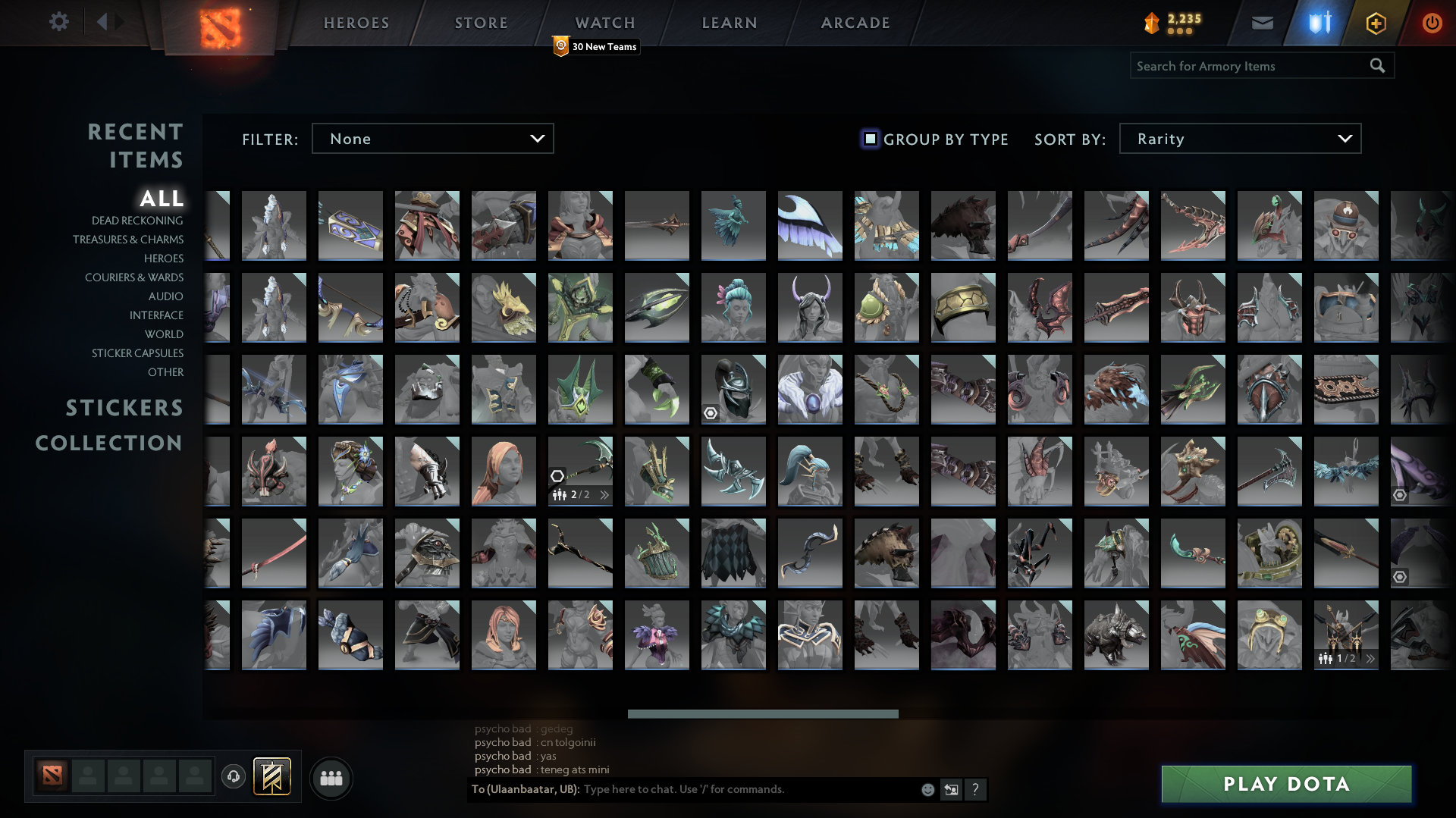The image size is (1456, 818).
Task: Open the emoticon picker beside chat
Action: 927,789
